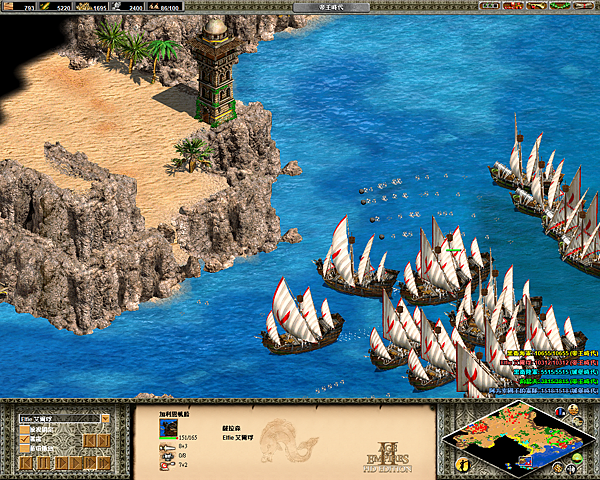600x480 pixels.
Task: Toggle the checked replay option checkbox
Action: [x=25, y=440]
